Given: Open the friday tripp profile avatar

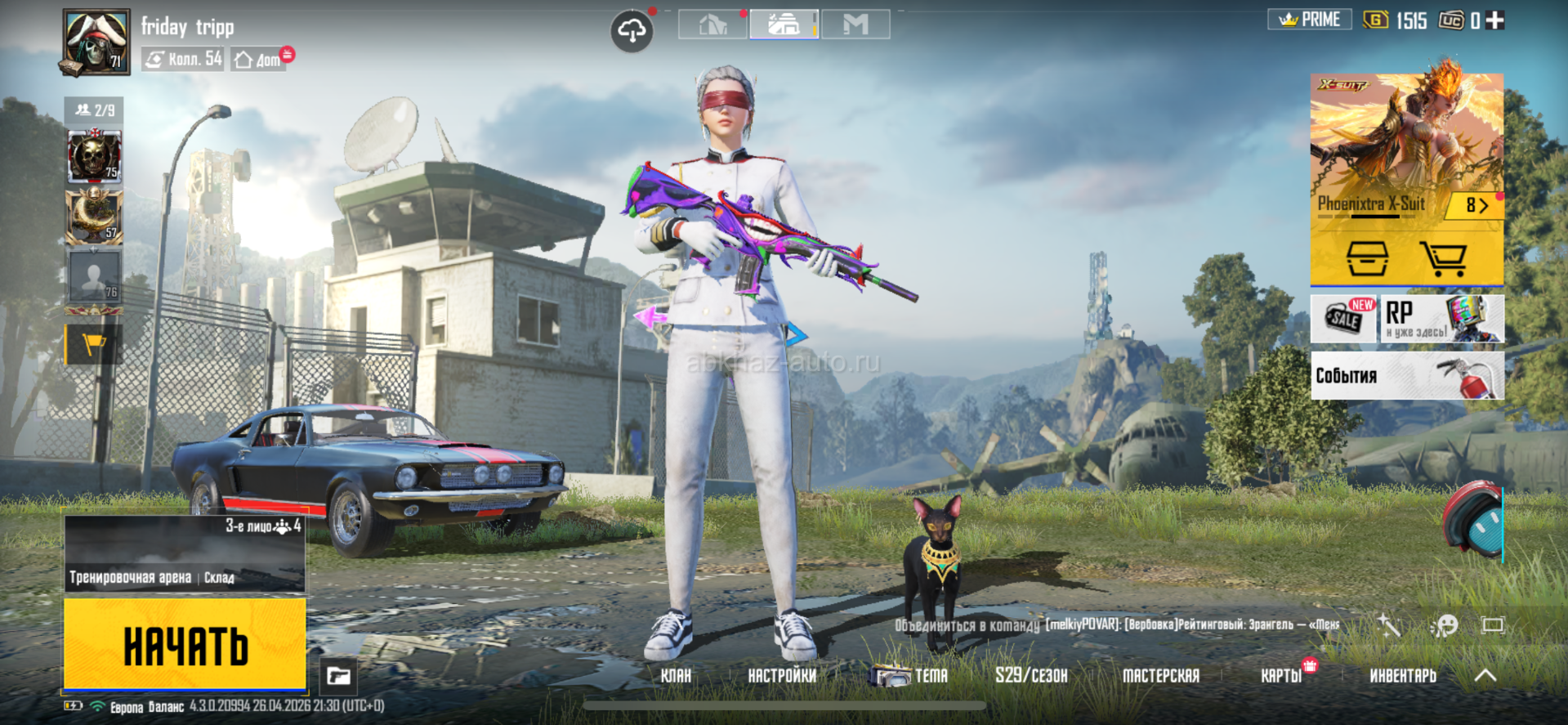Looking at the screenshot, I should [96, 43].
